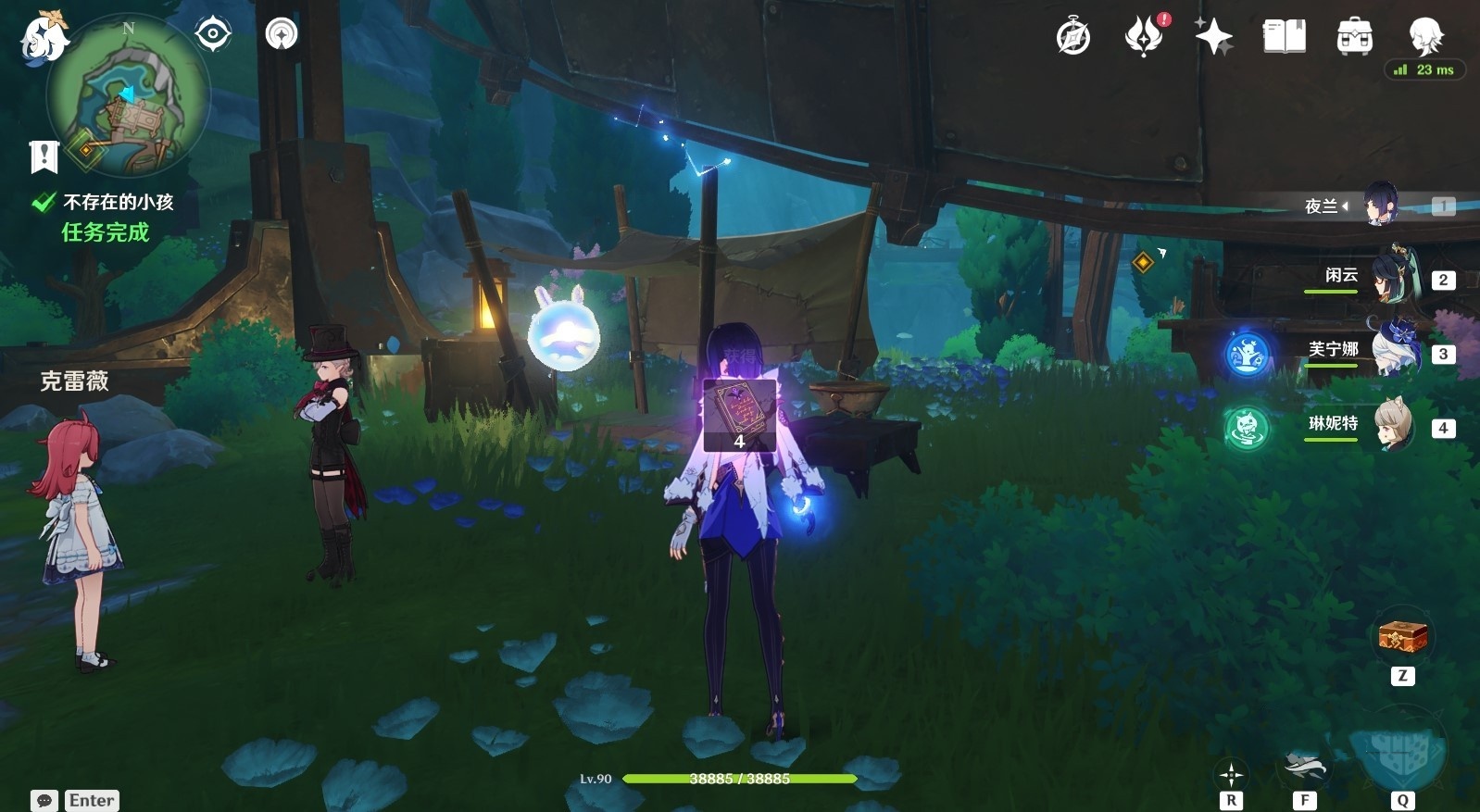This screenshot has height=812, width=1480.
Task: Open the inventory backpack icon
Action: [x=1354, y=37]
